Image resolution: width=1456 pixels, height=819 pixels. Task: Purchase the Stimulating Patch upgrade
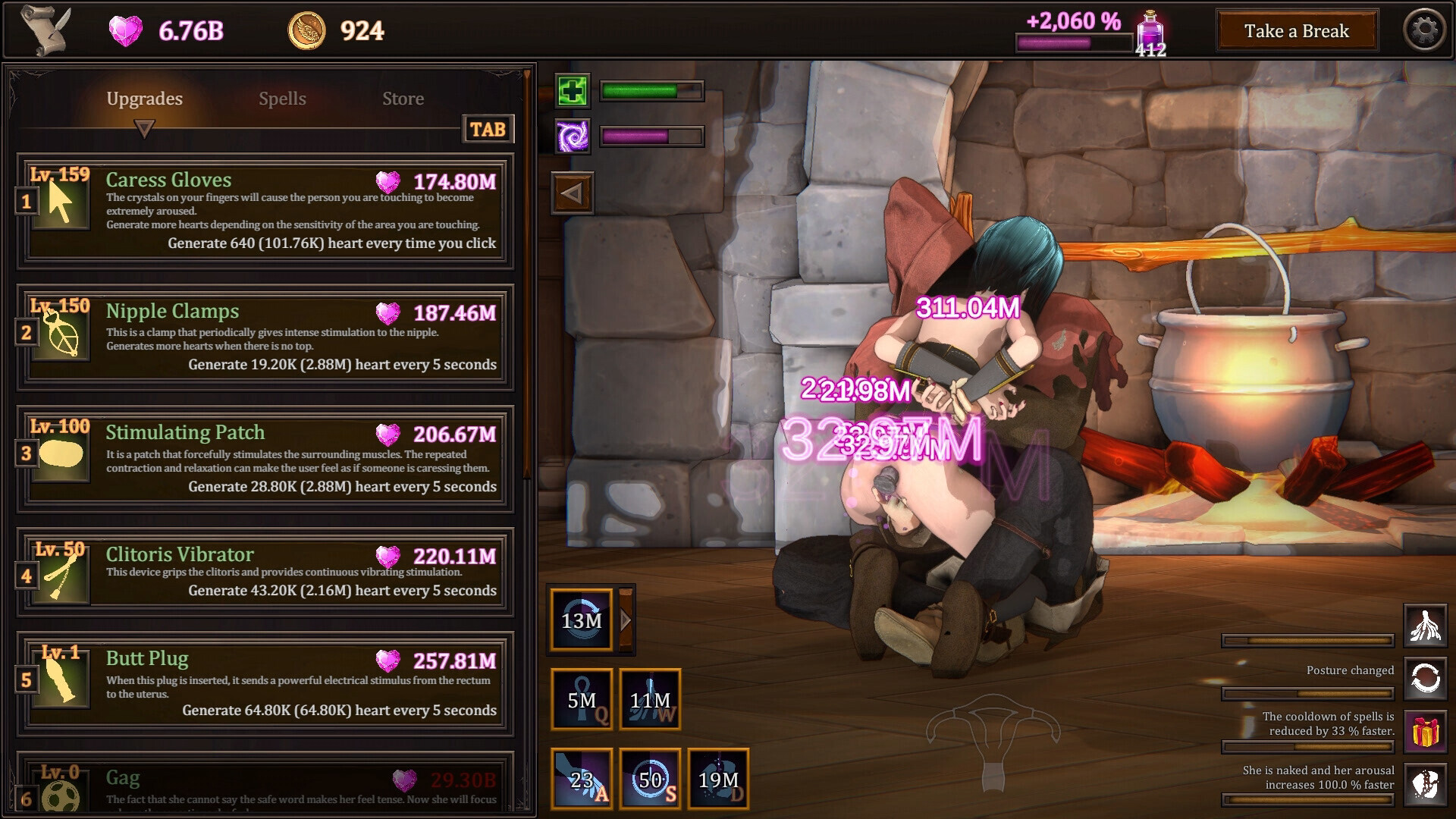[265, 458]
